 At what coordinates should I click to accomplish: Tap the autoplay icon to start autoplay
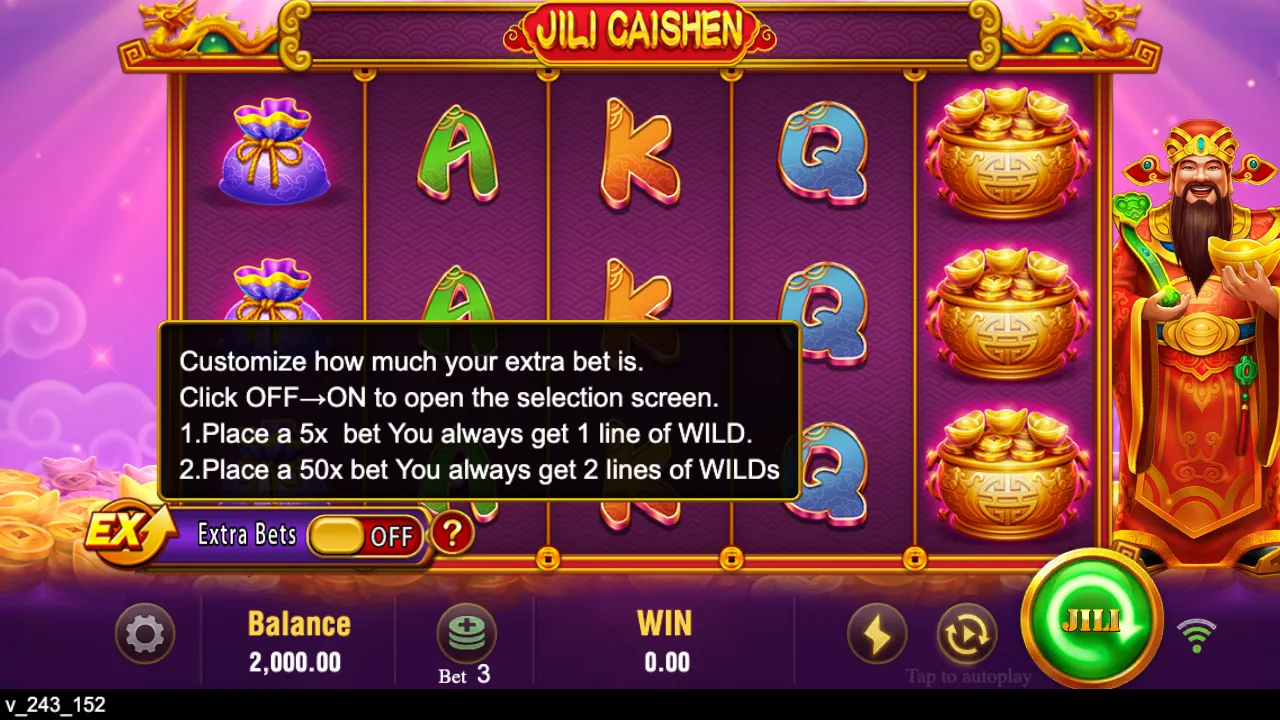[x=965, y=633]
